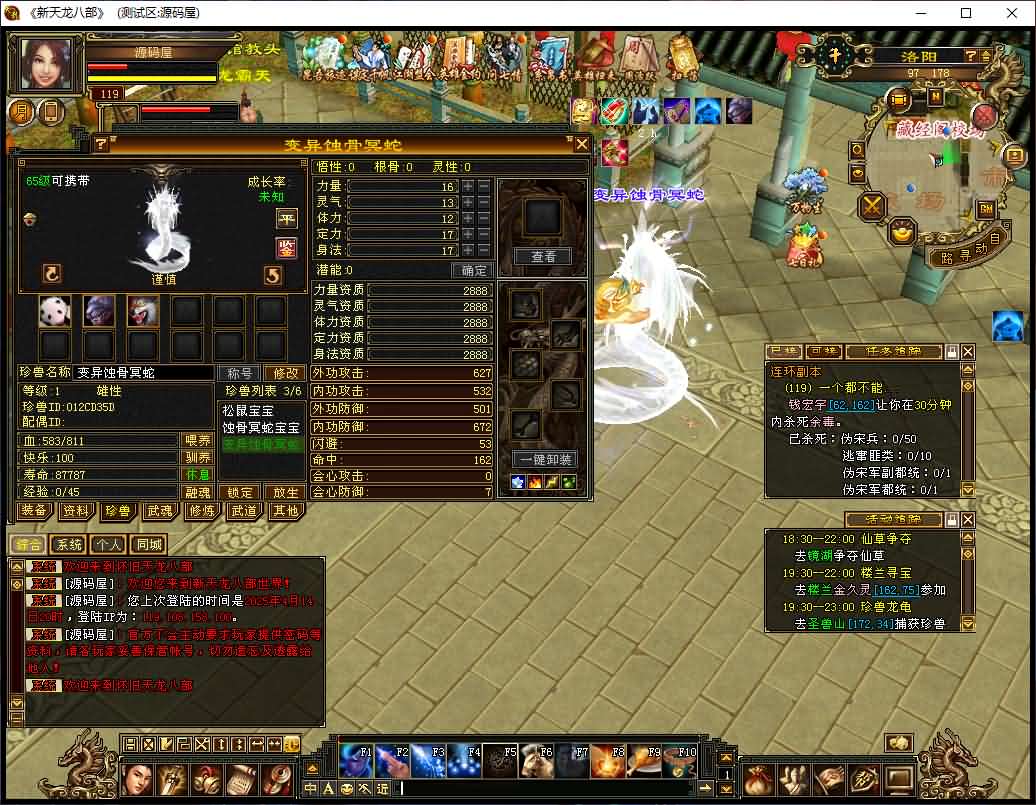Confirm potential points with 确定
Screen dimensions: 1036x805
(x=472, y=270)
